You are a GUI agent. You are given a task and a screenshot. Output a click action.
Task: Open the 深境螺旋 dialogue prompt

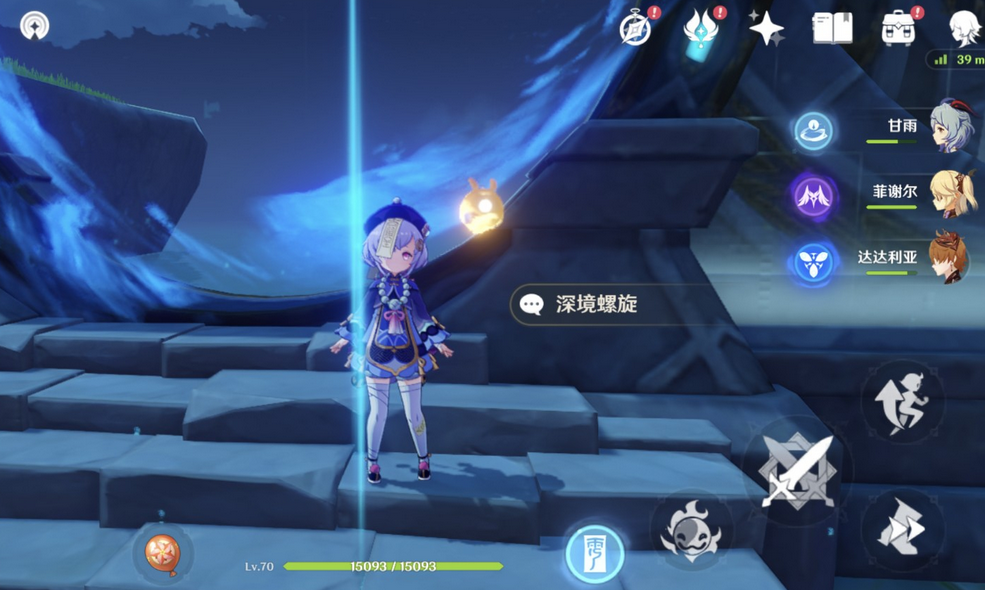[x=596, y=305]
